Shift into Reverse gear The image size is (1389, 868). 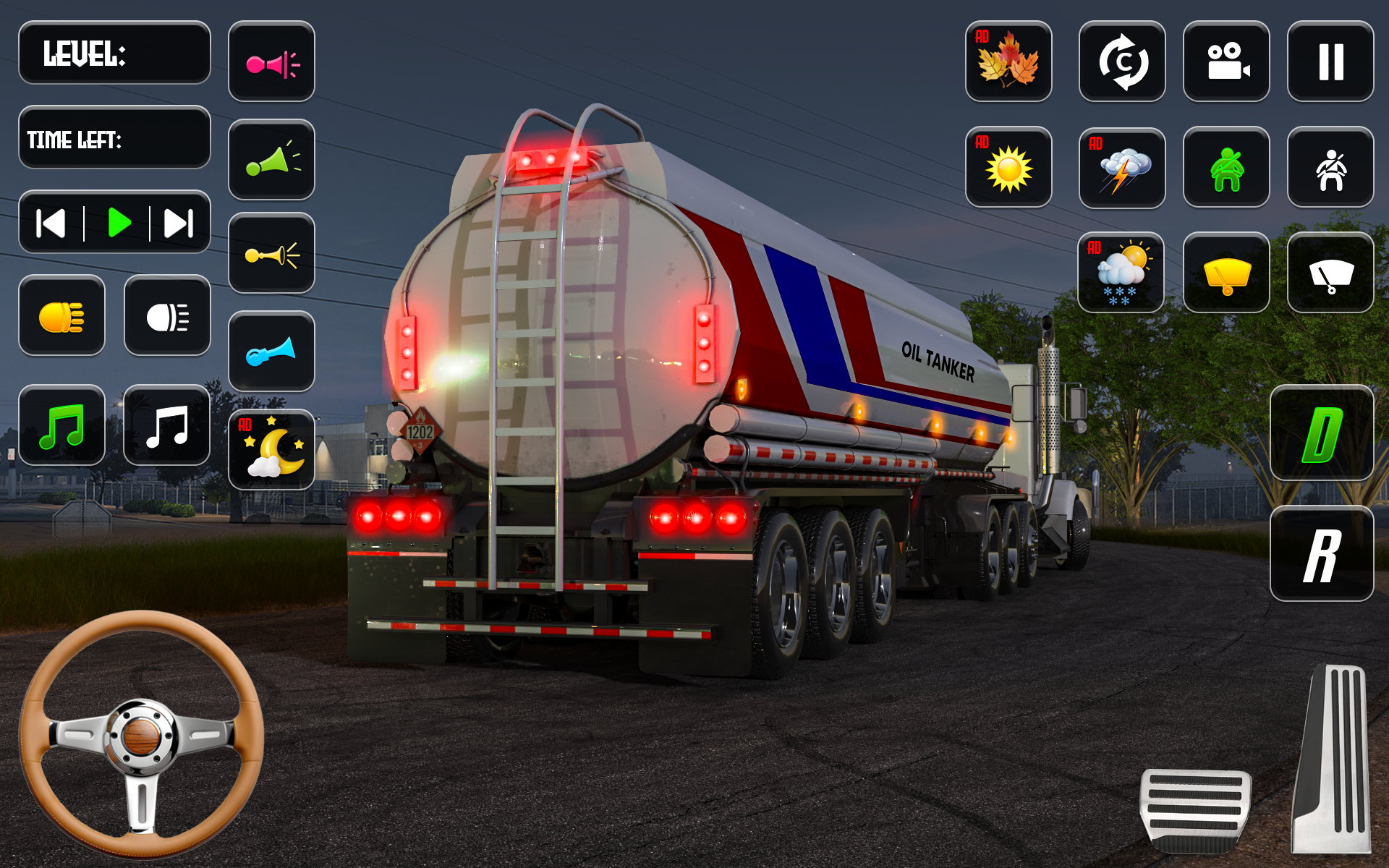pyautogui.click(x=1321, y=553)
